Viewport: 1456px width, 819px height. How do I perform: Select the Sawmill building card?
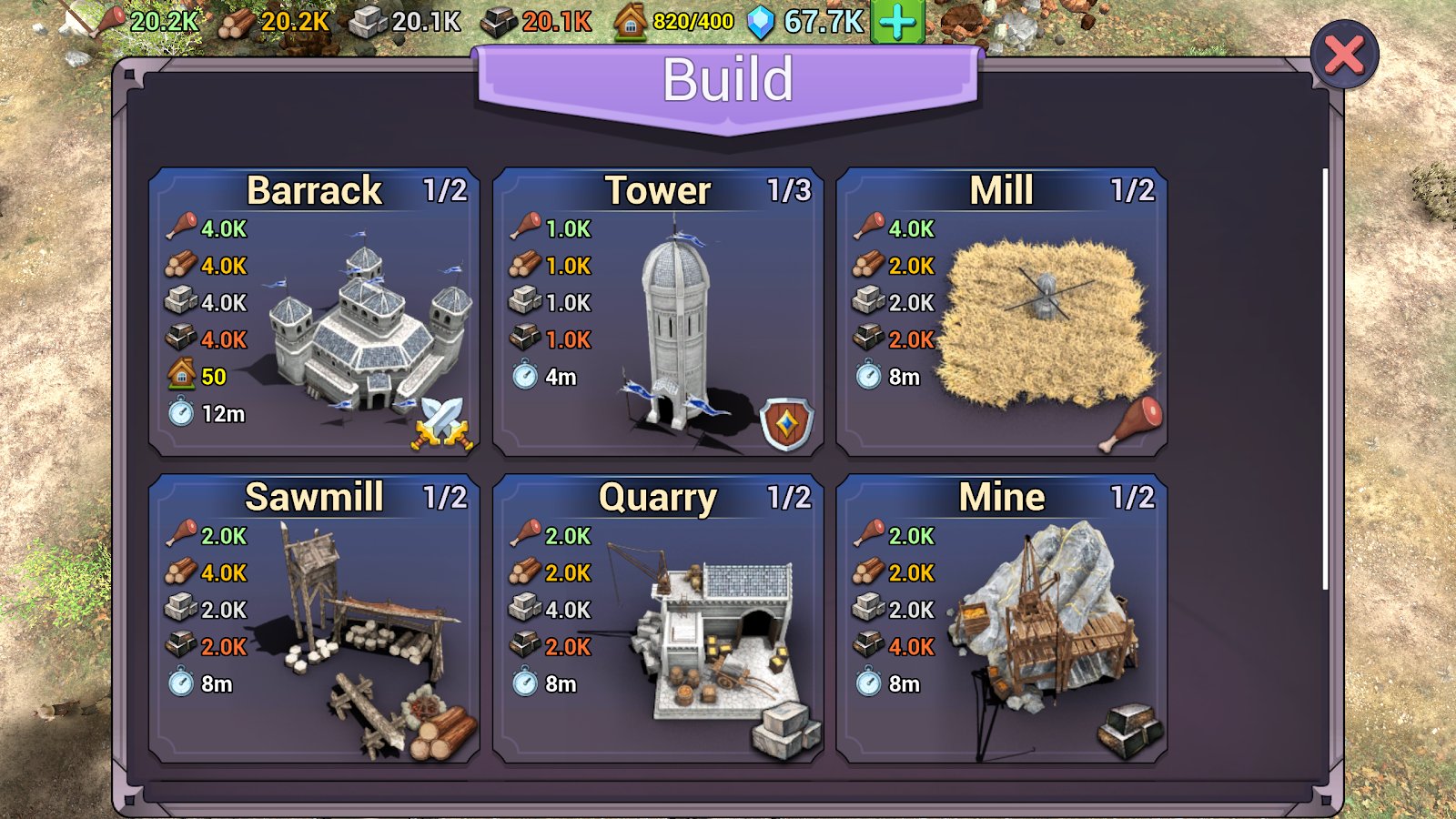314,619
